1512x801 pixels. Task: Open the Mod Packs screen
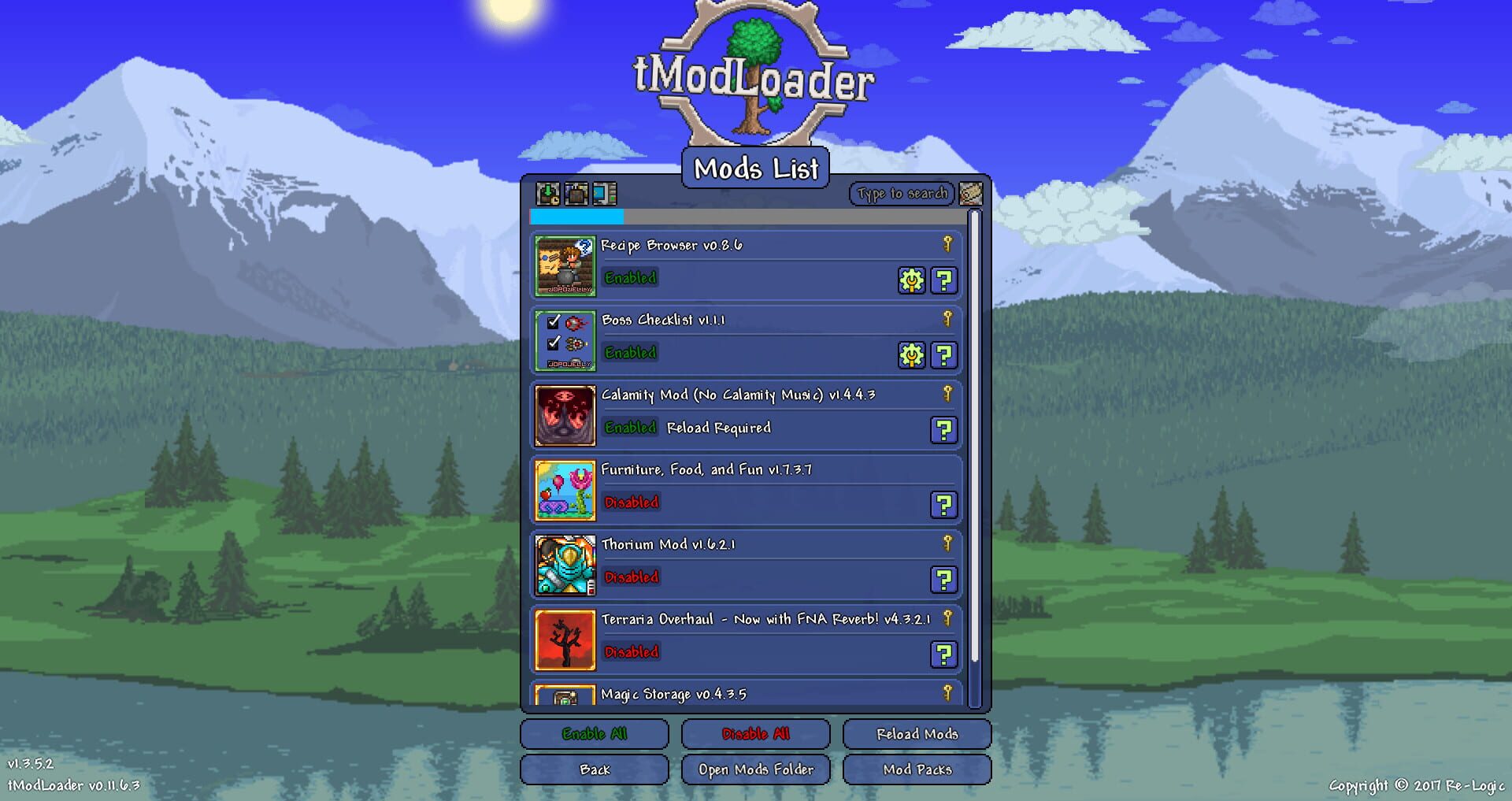pyautogui.click(x=917, y=769)
